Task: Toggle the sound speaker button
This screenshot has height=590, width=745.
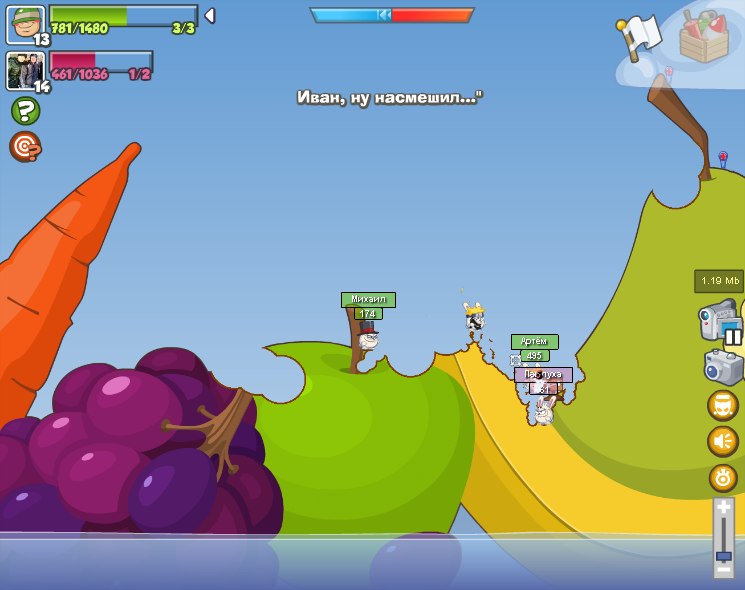Action: pyautogui.click(x=723, y=441)
